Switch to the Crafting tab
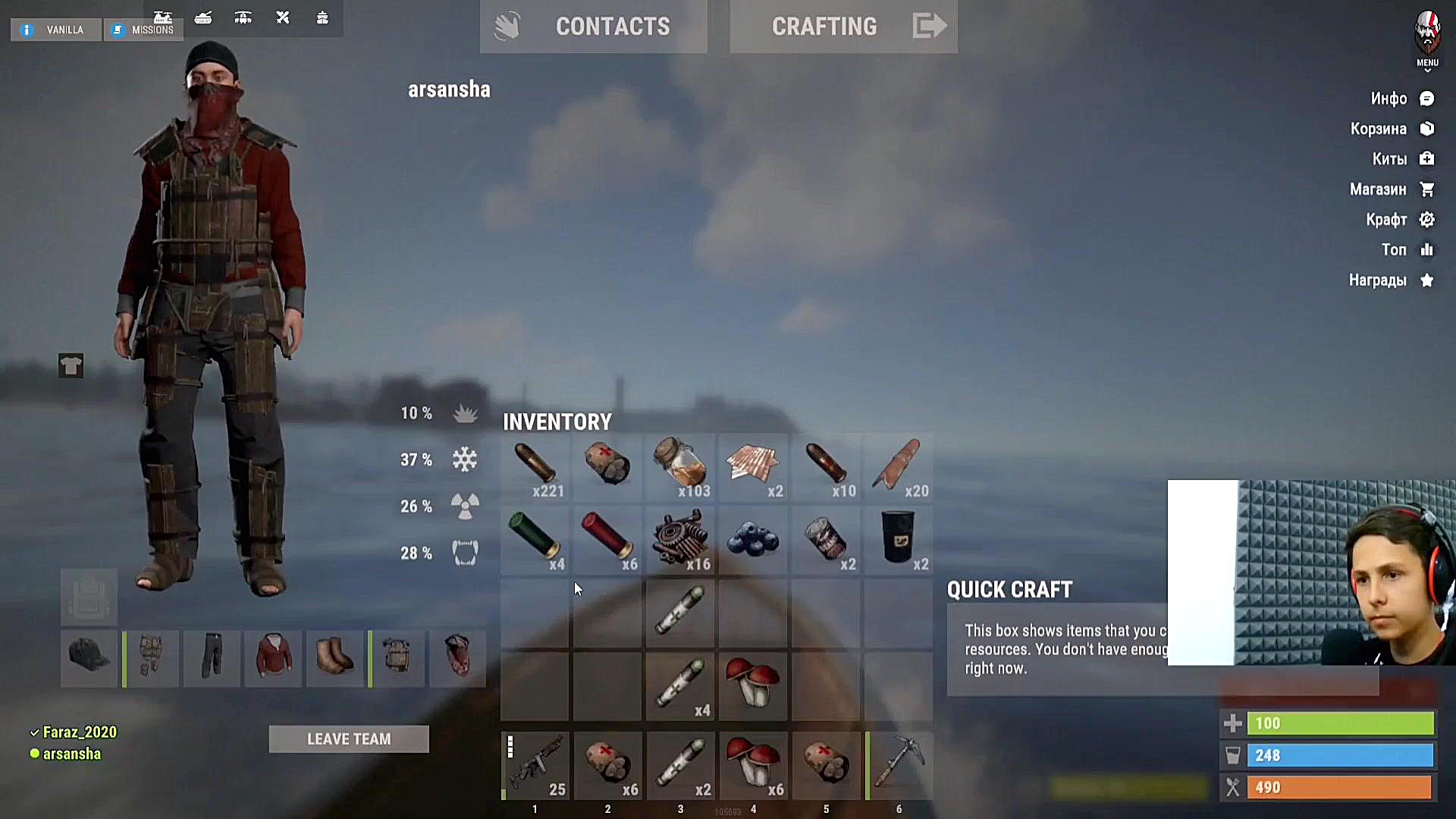This screenshot has width=1456, height=819. pyautogui.click(x=843, y=27)
